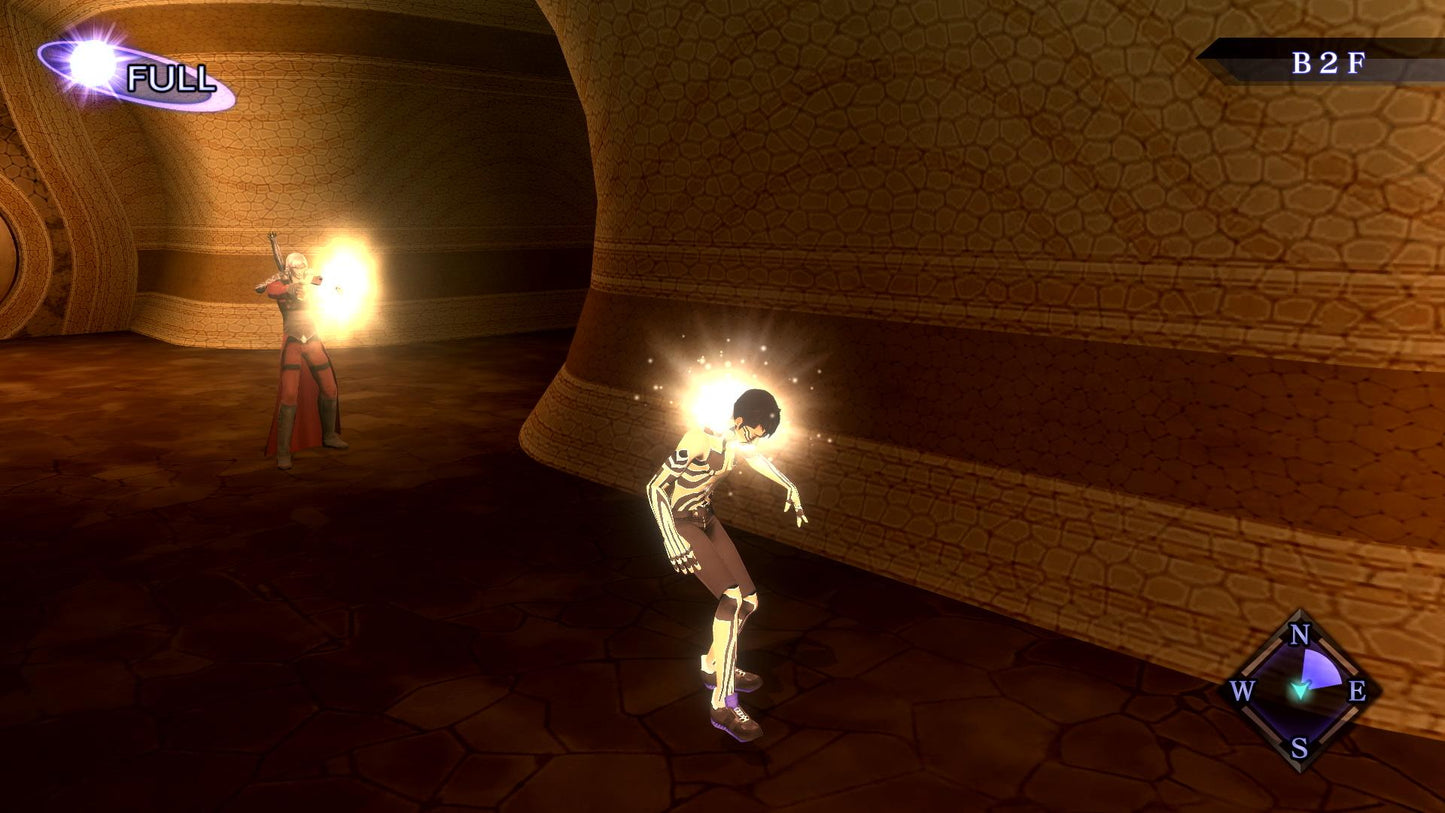
Task: Select the E marker on the compass
Action: pos(1357,692)
